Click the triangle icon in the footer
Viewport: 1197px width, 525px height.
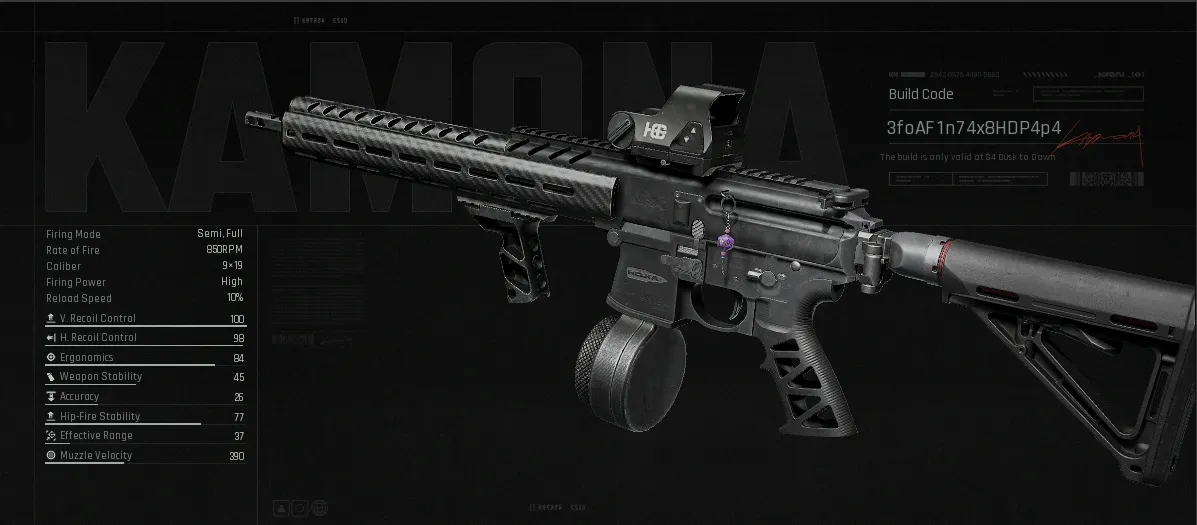click(281, 509)
